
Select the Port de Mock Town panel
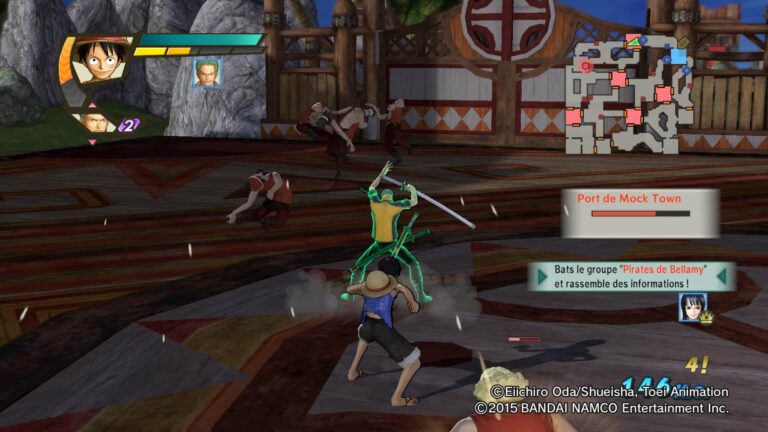[639, 212]
